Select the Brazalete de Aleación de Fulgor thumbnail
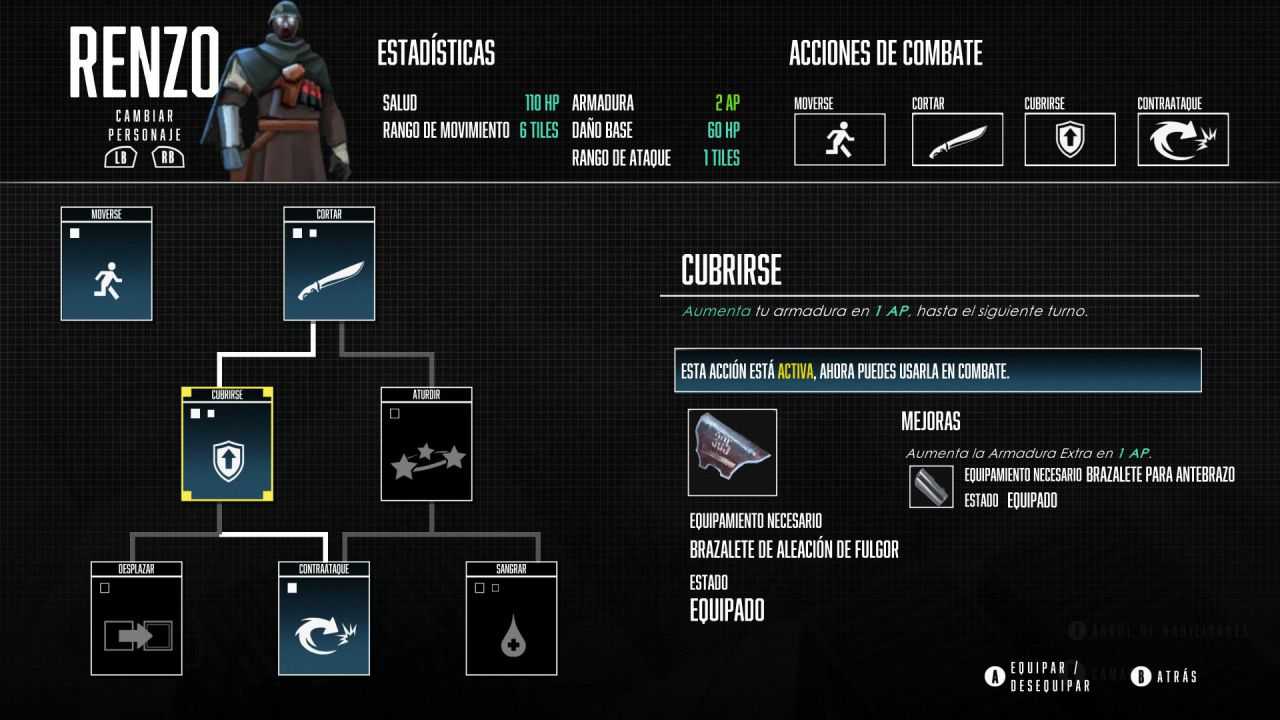1280x720 pixels. click(730, 452)
